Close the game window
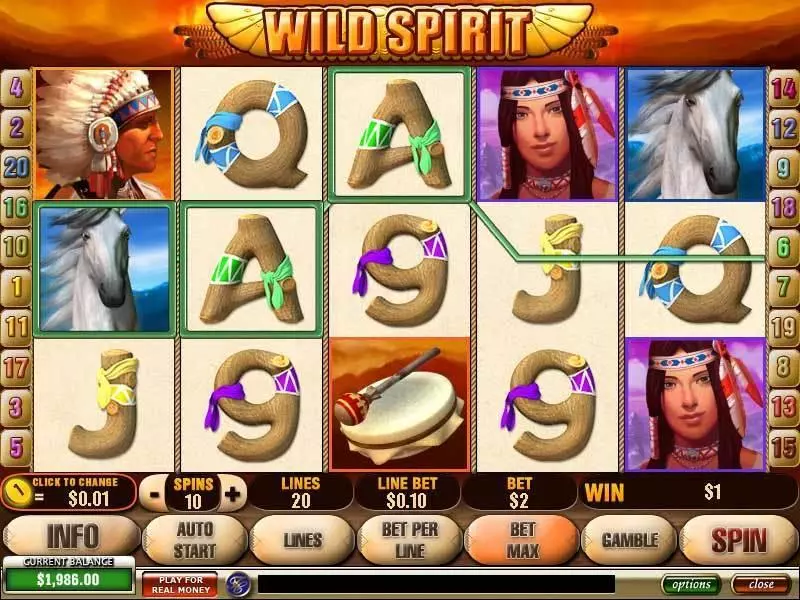The image size is (800, 600). pos(761,584)
